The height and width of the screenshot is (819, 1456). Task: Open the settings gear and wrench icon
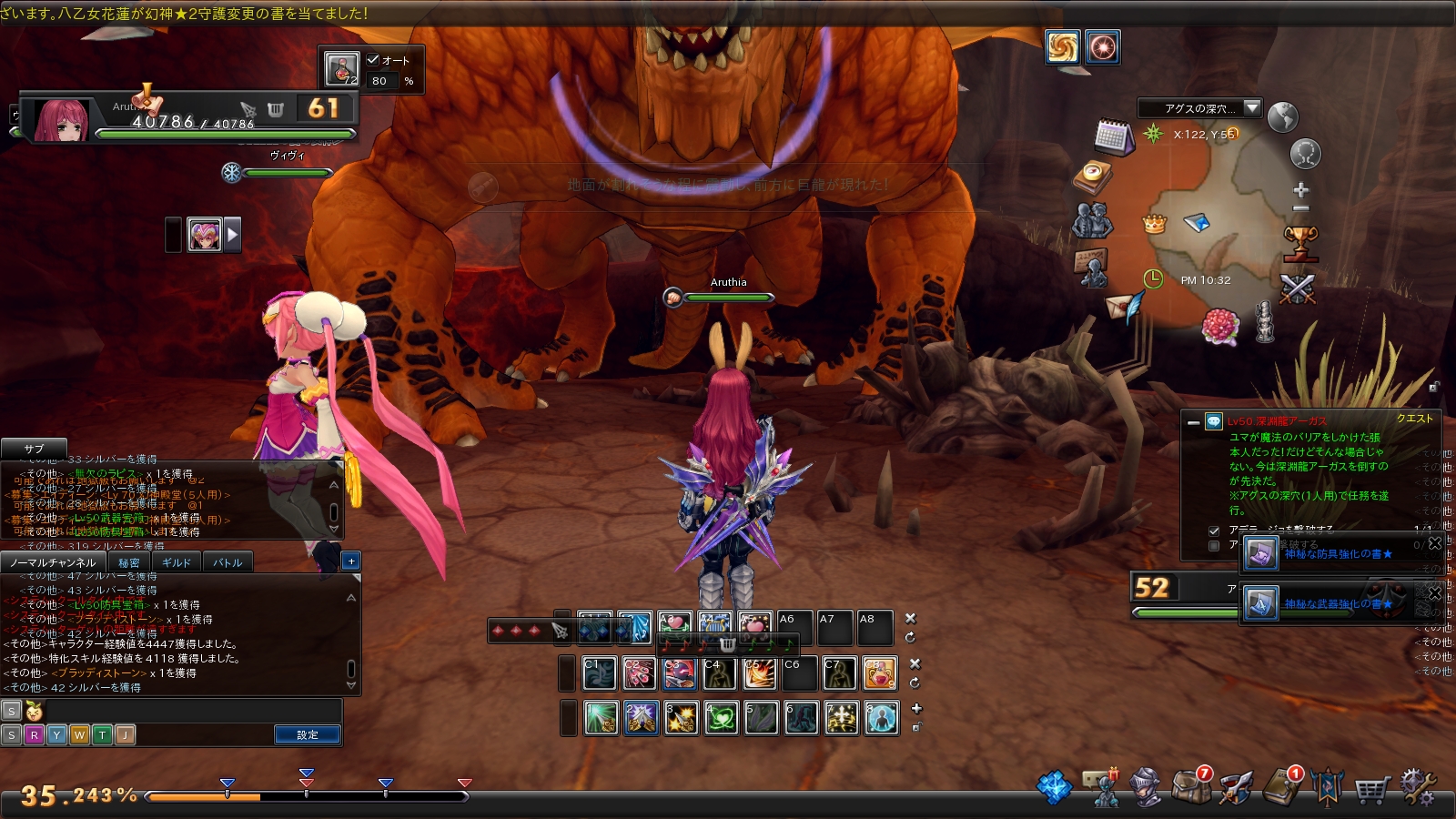pos(1417,786)
